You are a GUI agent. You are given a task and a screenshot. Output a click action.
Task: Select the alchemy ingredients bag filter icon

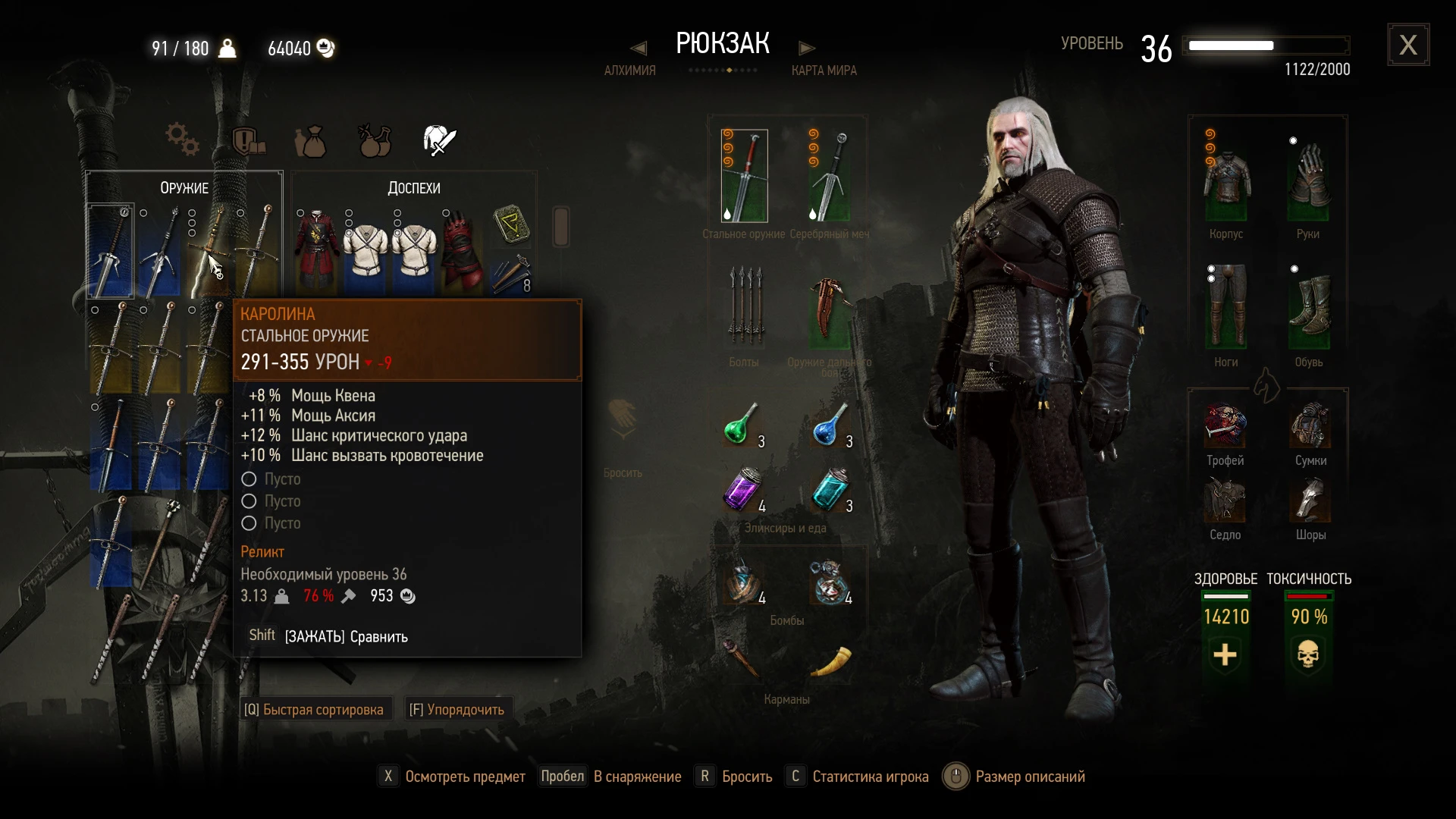pyautogui.click(x=309, y=141)
